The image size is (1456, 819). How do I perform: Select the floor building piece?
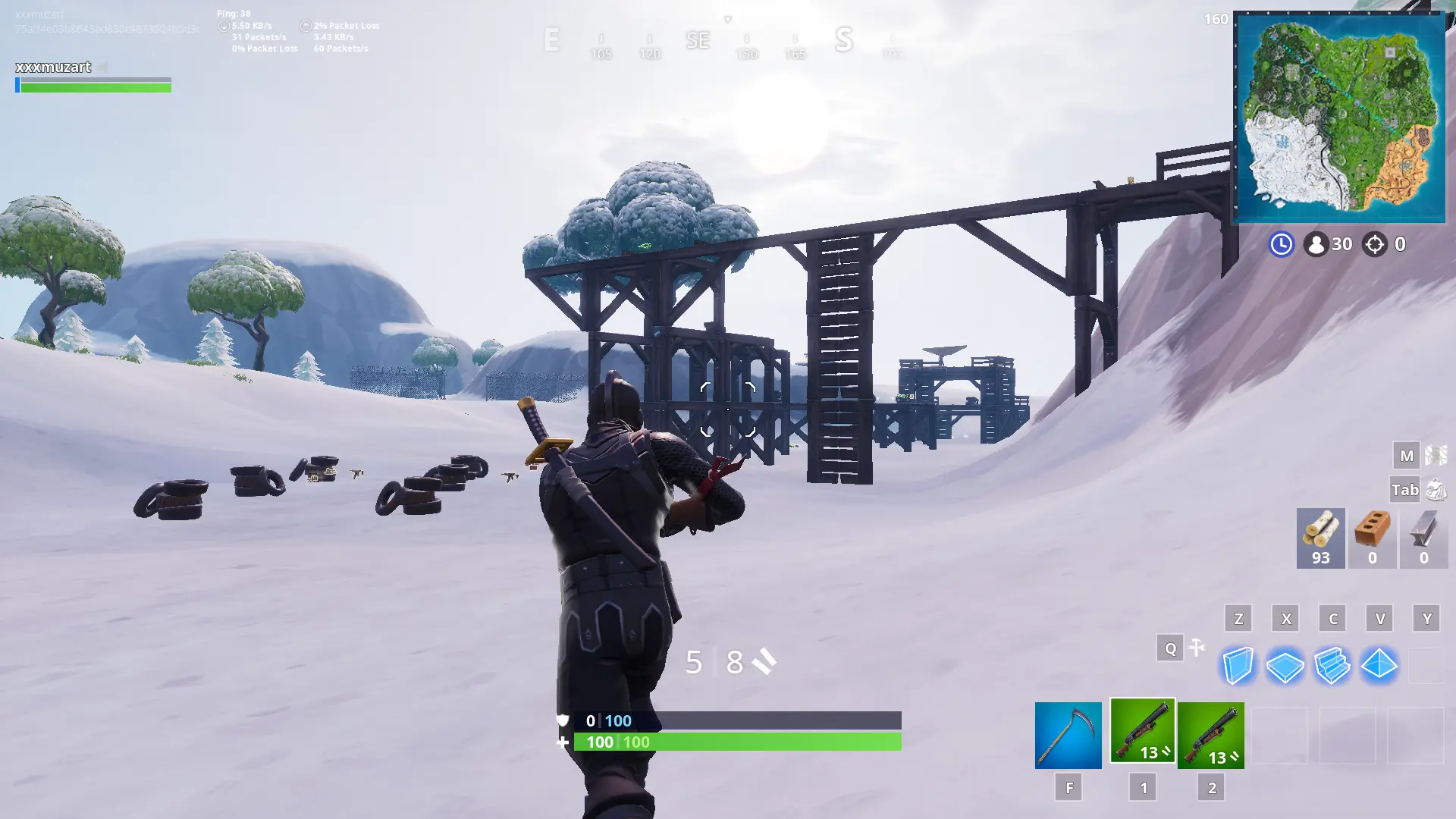pyautogui.click(x=1285, y=666)
